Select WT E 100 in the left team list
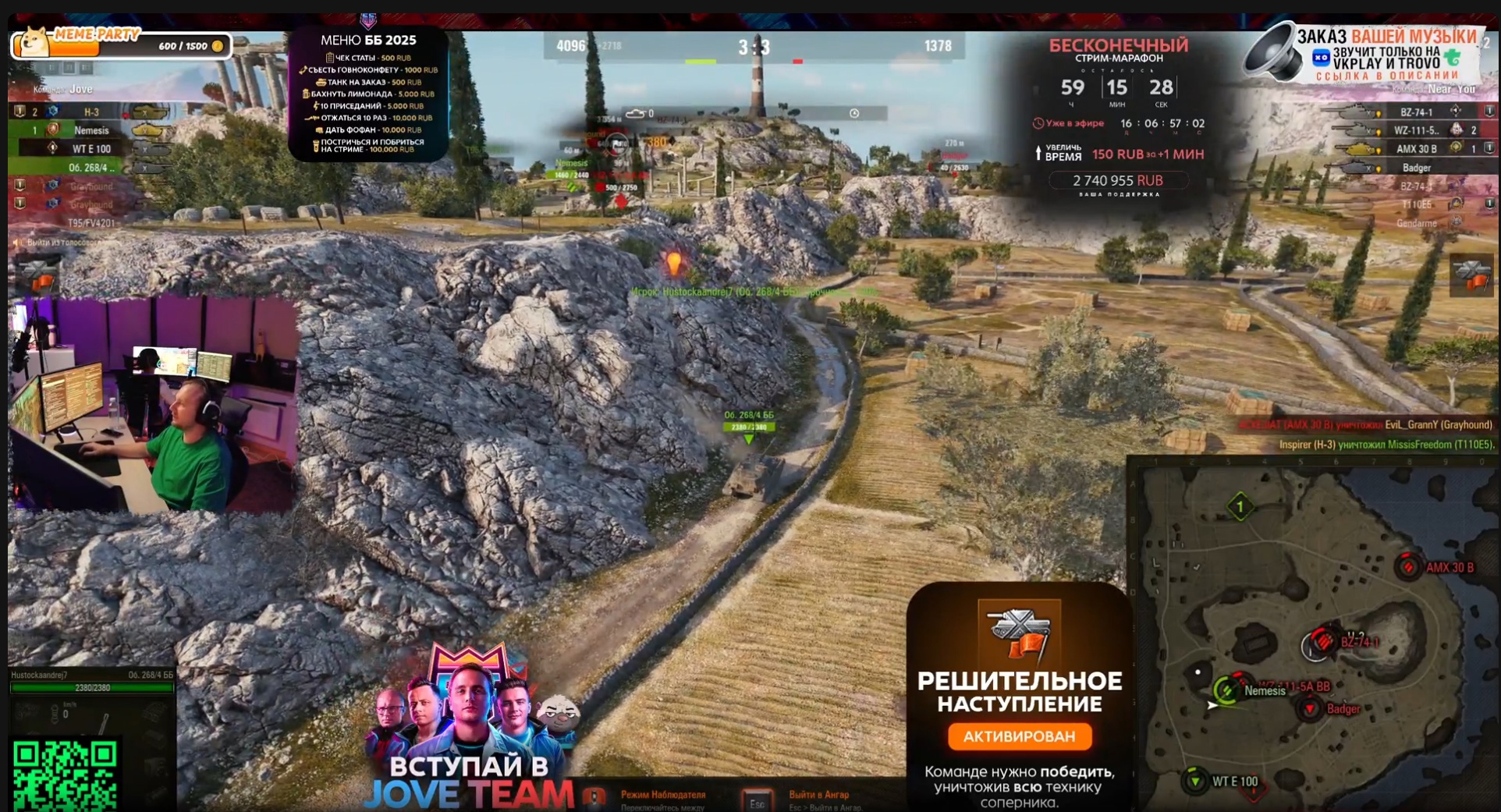This screenshot has height=812, width=1501. [x=91, y=149]
